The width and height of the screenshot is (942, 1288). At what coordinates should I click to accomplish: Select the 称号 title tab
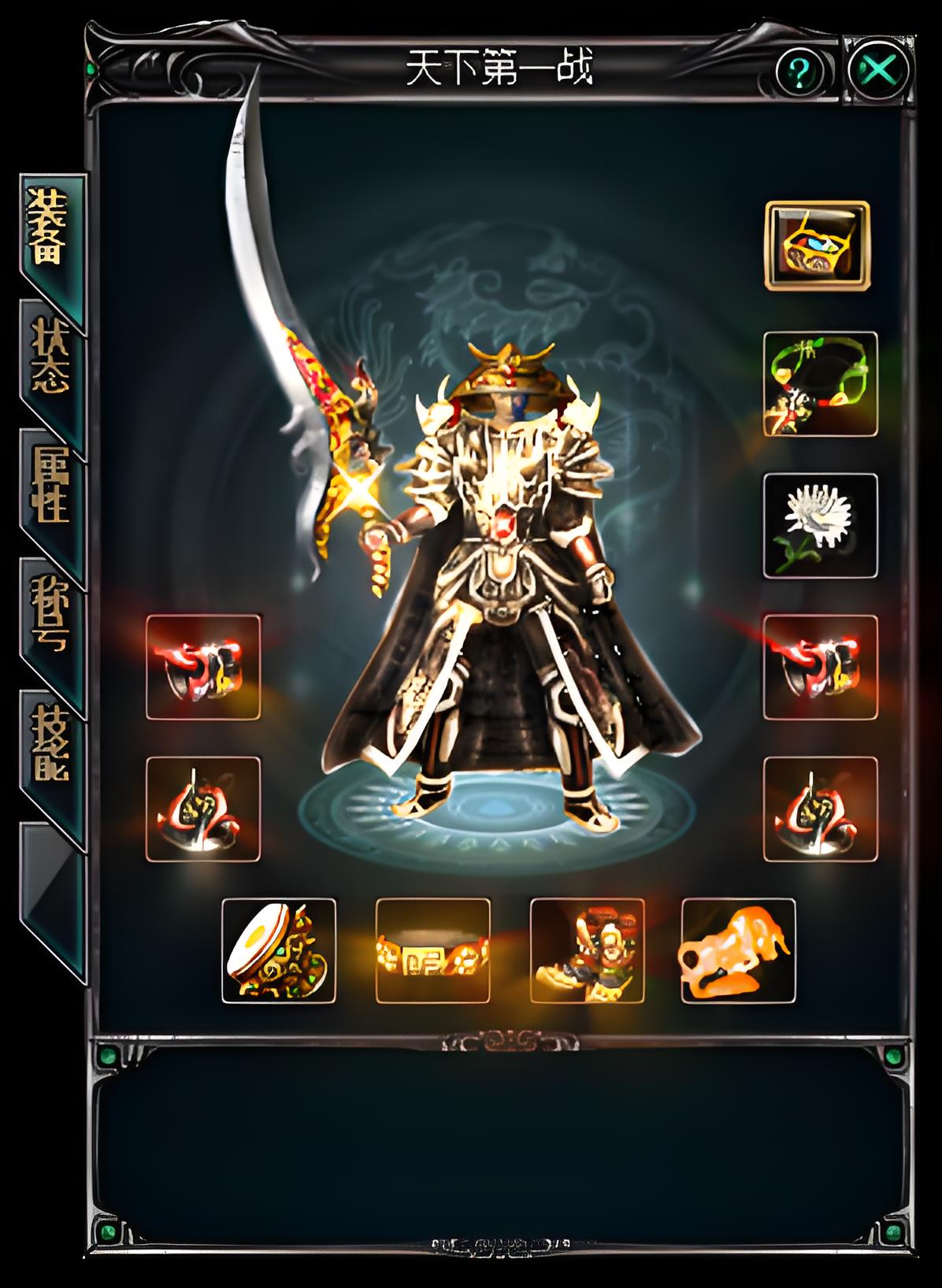(50, 618)
